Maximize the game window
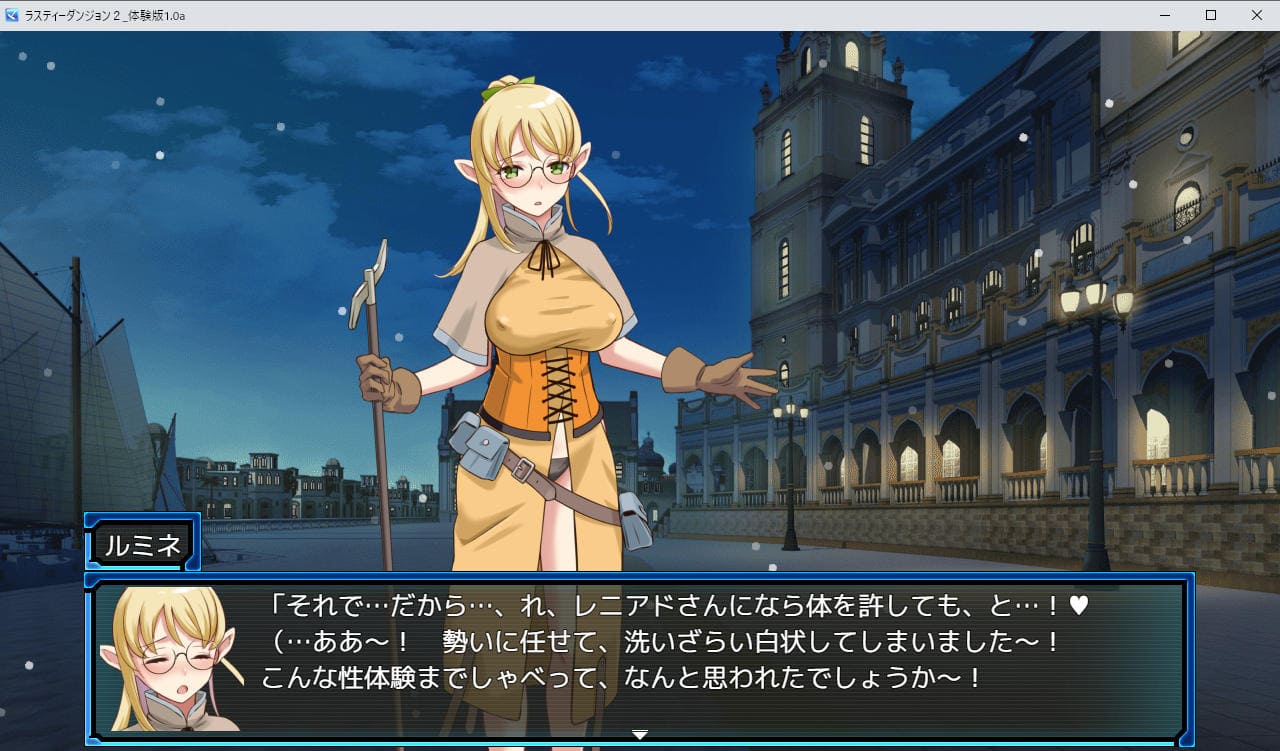Screen dimensions: 1280x751 pos(1211,15)
